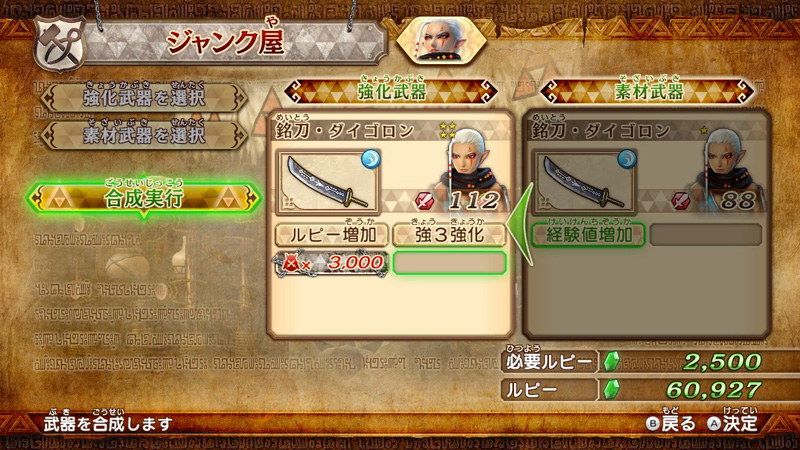Click the empty green-outlined skill slot

click(449, 263)
